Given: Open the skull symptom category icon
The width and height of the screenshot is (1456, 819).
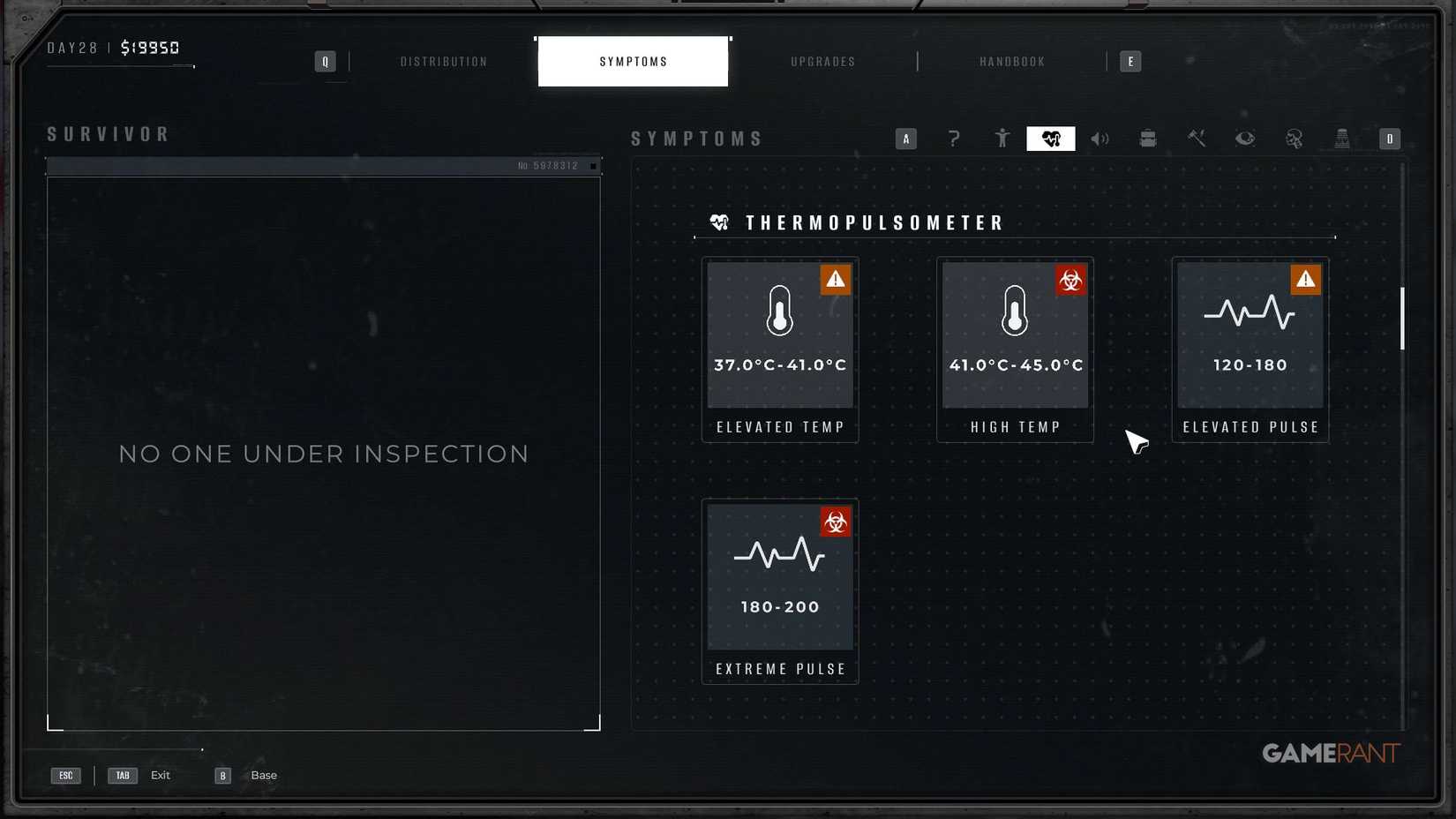Looking at the screenshot, I should tap(1294, 139).
